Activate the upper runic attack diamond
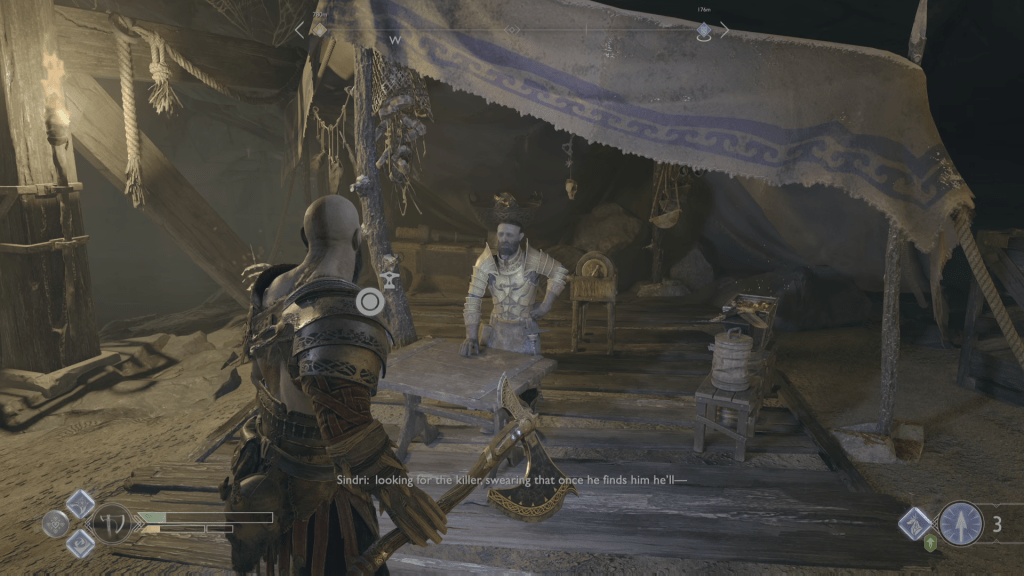Image resolution: width=1024 pixels, height=576 pixels. pyautogui.click(x=80, y=503)
